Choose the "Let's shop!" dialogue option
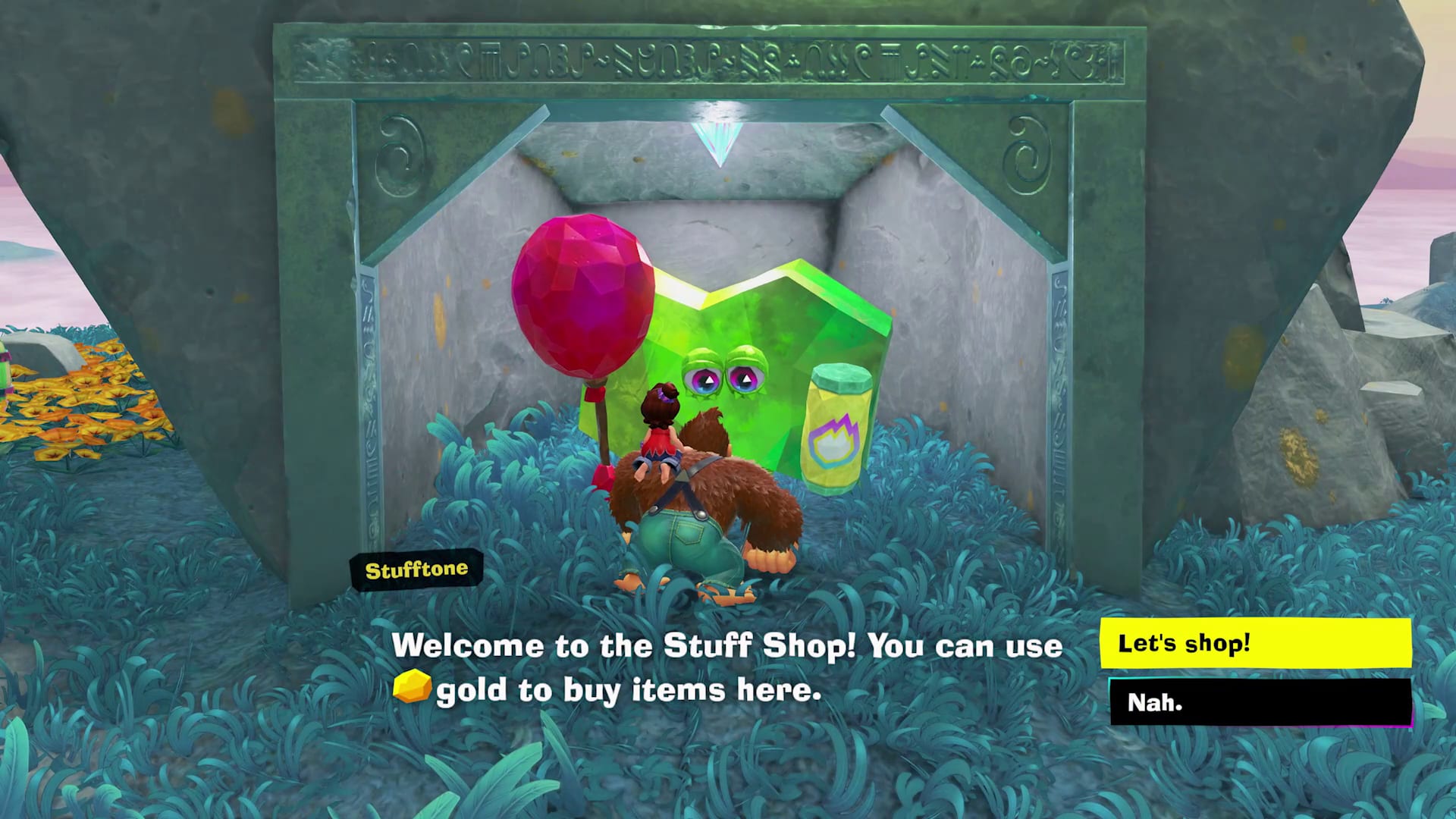The image size is (1456, 819). 1255,643
